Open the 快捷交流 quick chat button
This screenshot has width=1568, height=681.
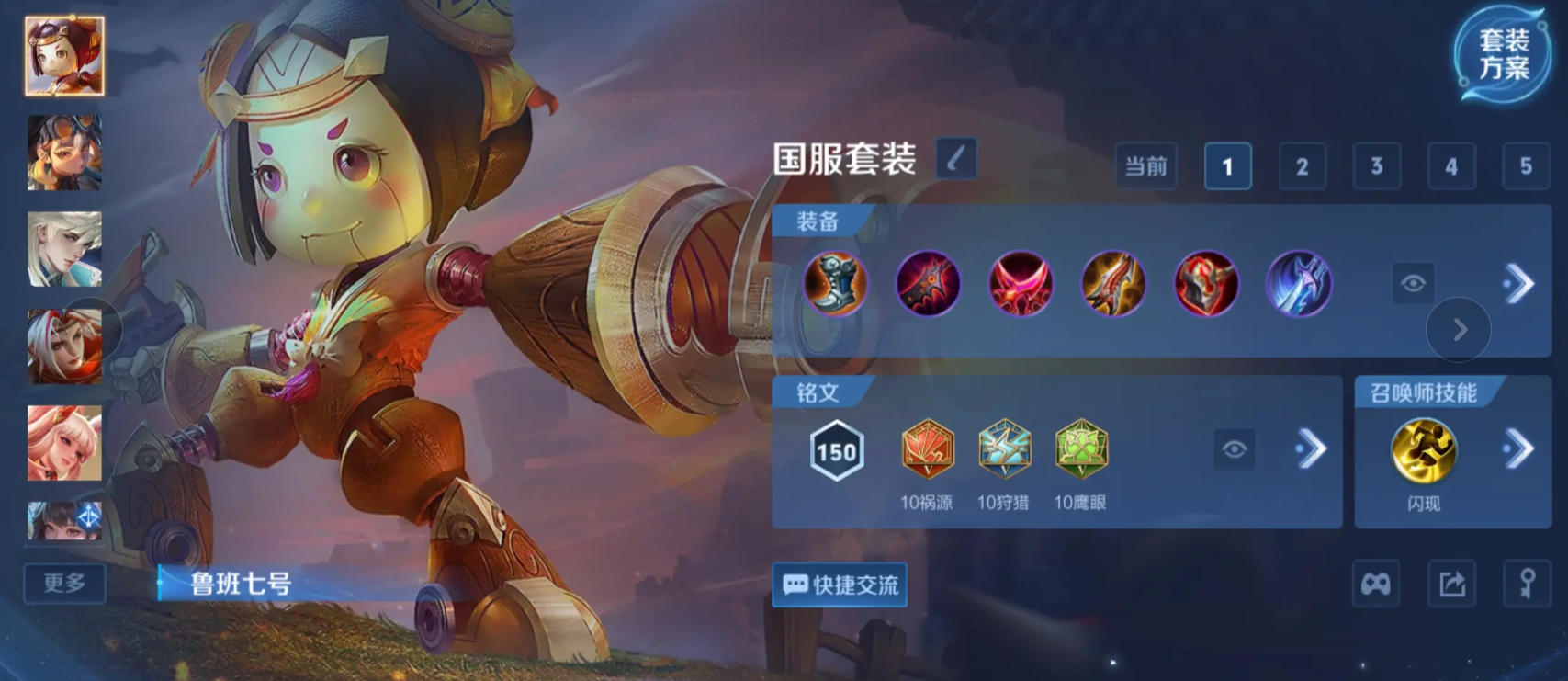coord(839,585)
